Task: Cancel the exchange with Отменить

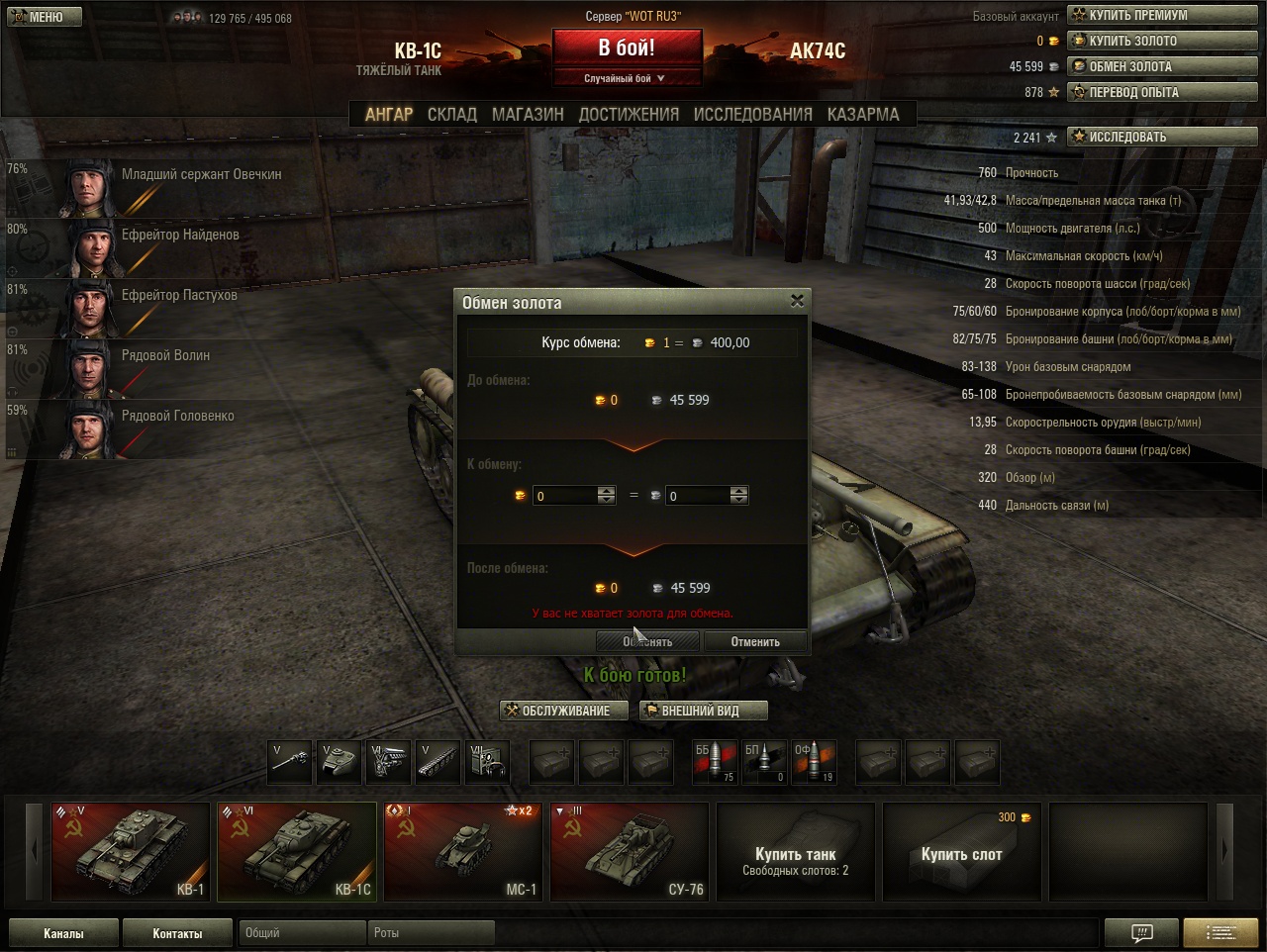Action: click(754, 642)
